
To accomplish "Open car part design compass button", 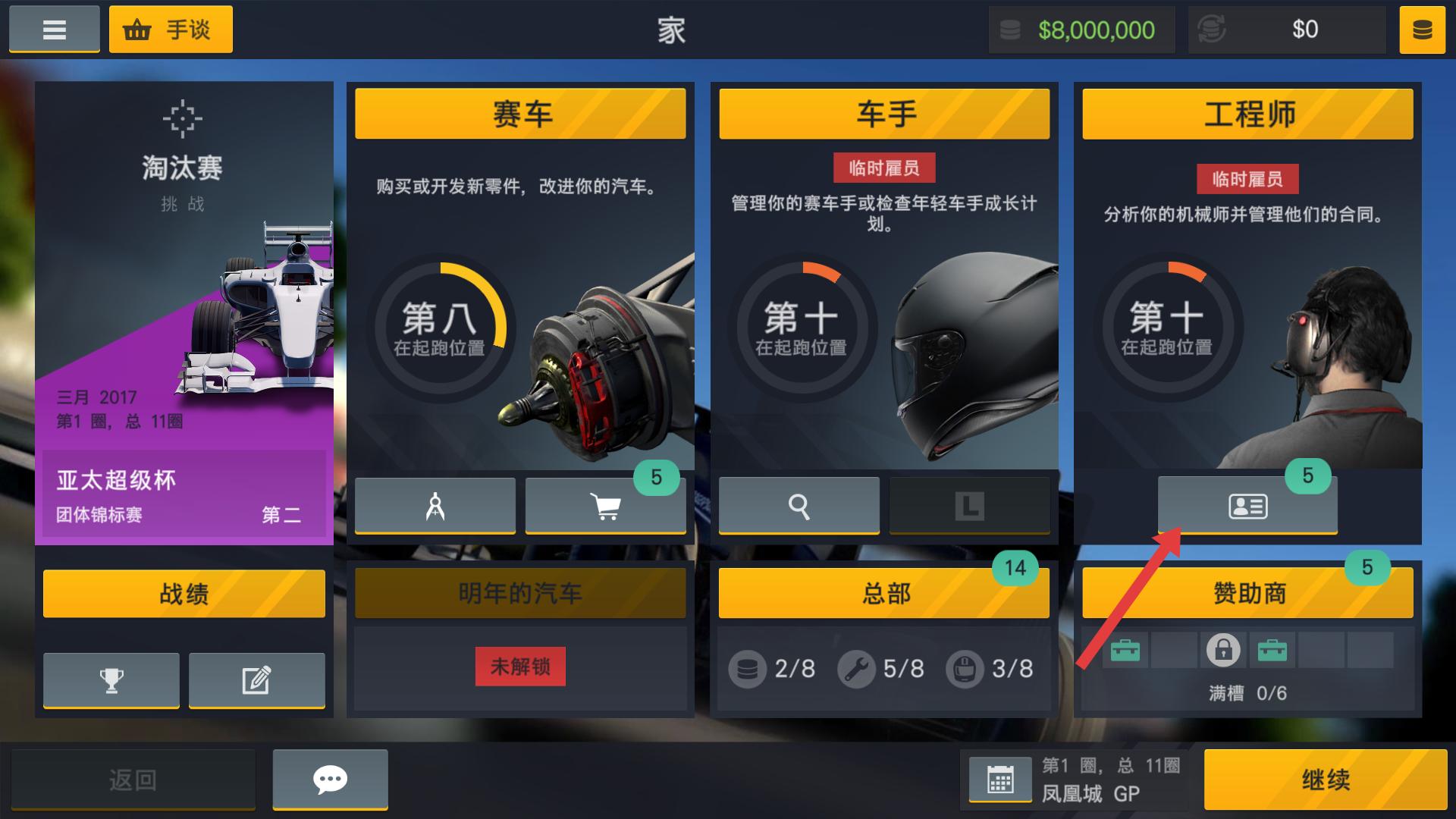I will (x=435, y=506).
